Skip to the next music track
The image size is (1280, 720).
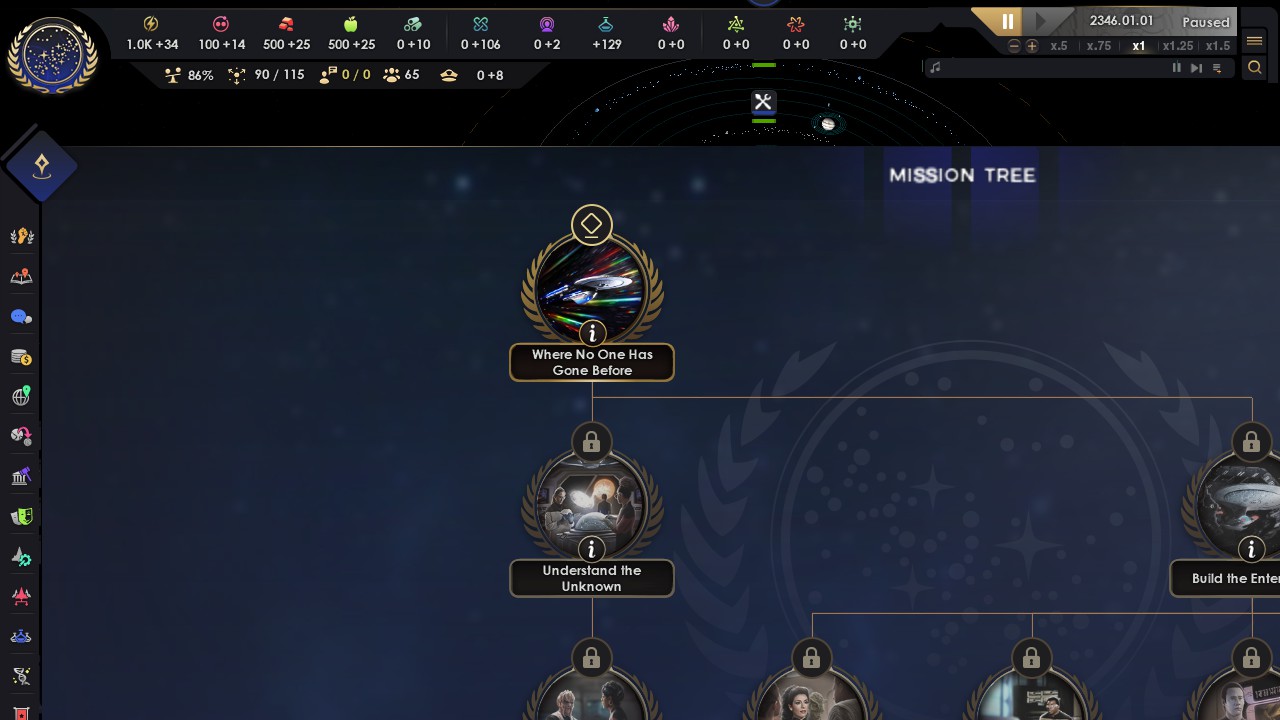1196,67
